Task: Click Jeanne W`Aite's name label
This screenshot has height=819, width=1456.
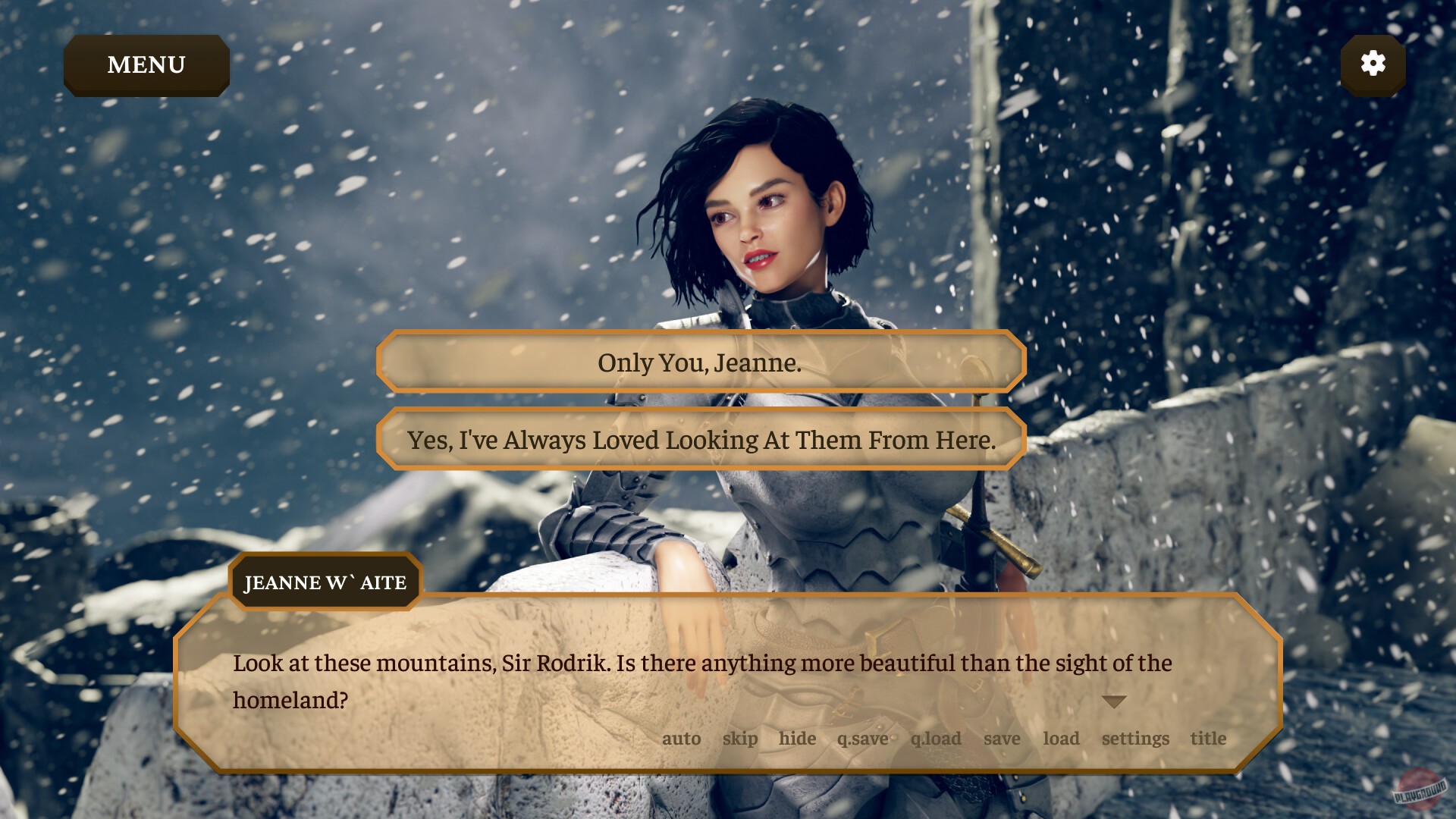Action: click(325, 582)
